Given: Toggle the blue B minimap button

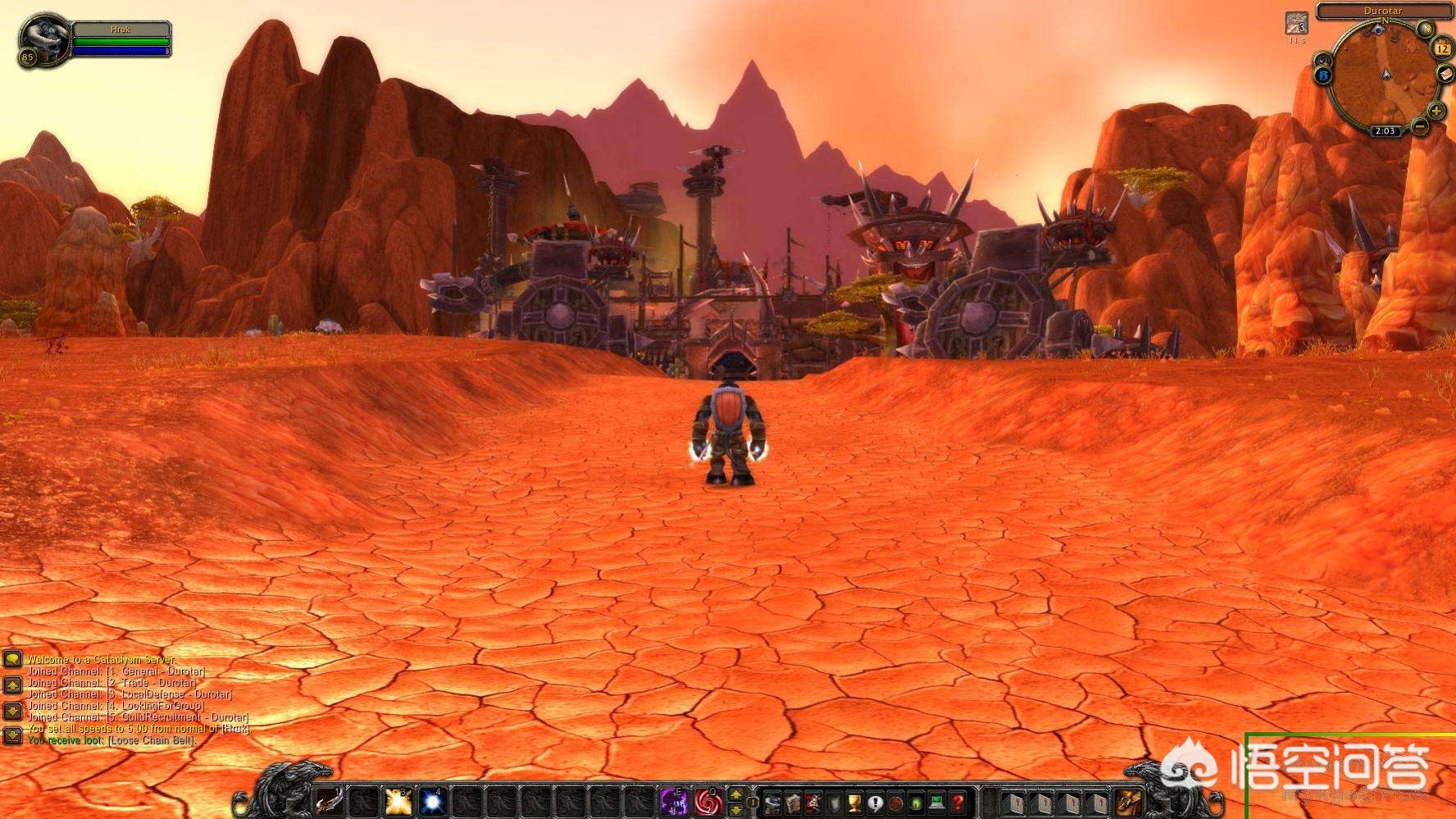Looking at the screenshot, I should pyautogui.click(x=1323, y=75).
